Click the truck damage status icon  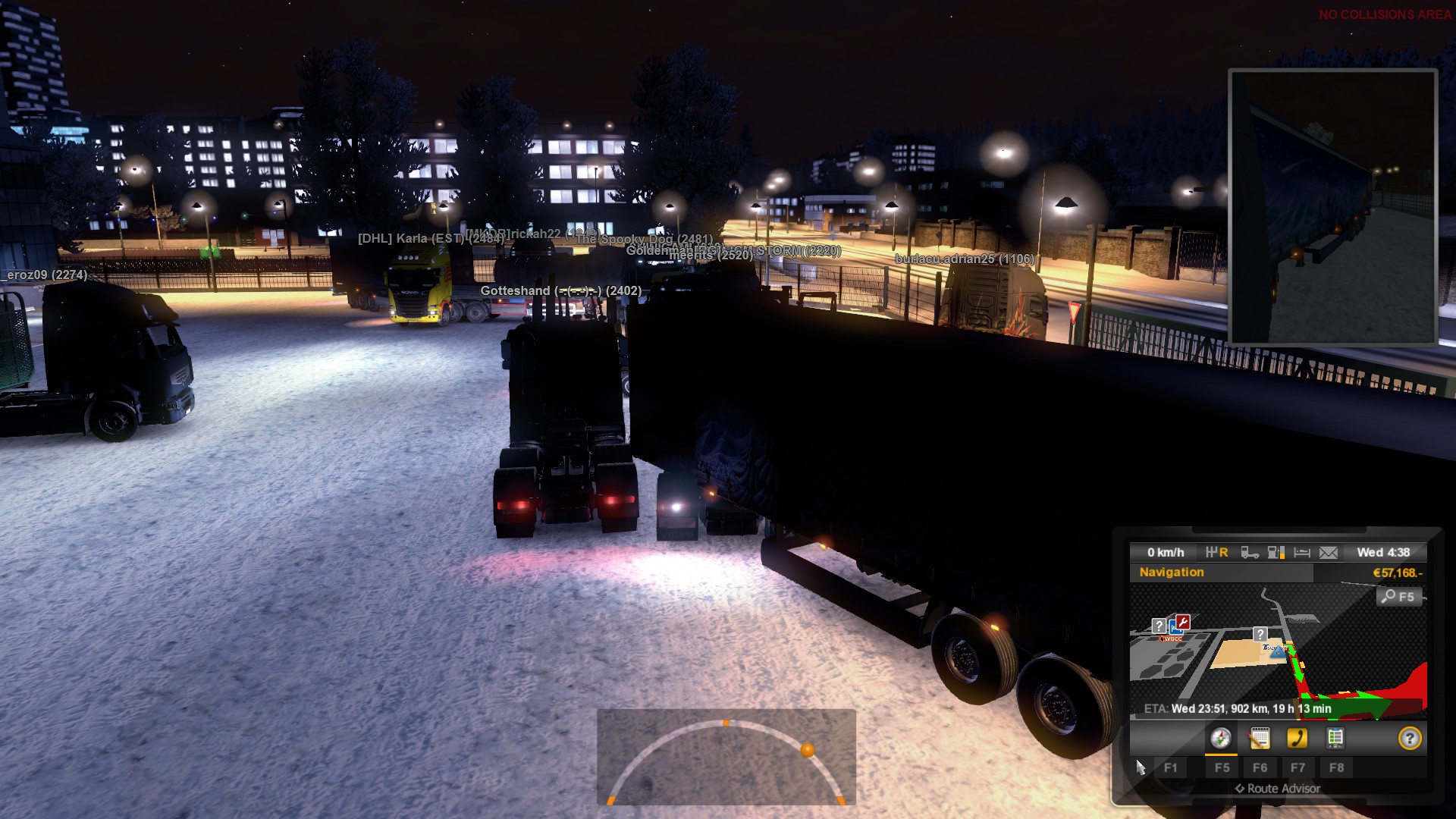[x=1250, y=553]
